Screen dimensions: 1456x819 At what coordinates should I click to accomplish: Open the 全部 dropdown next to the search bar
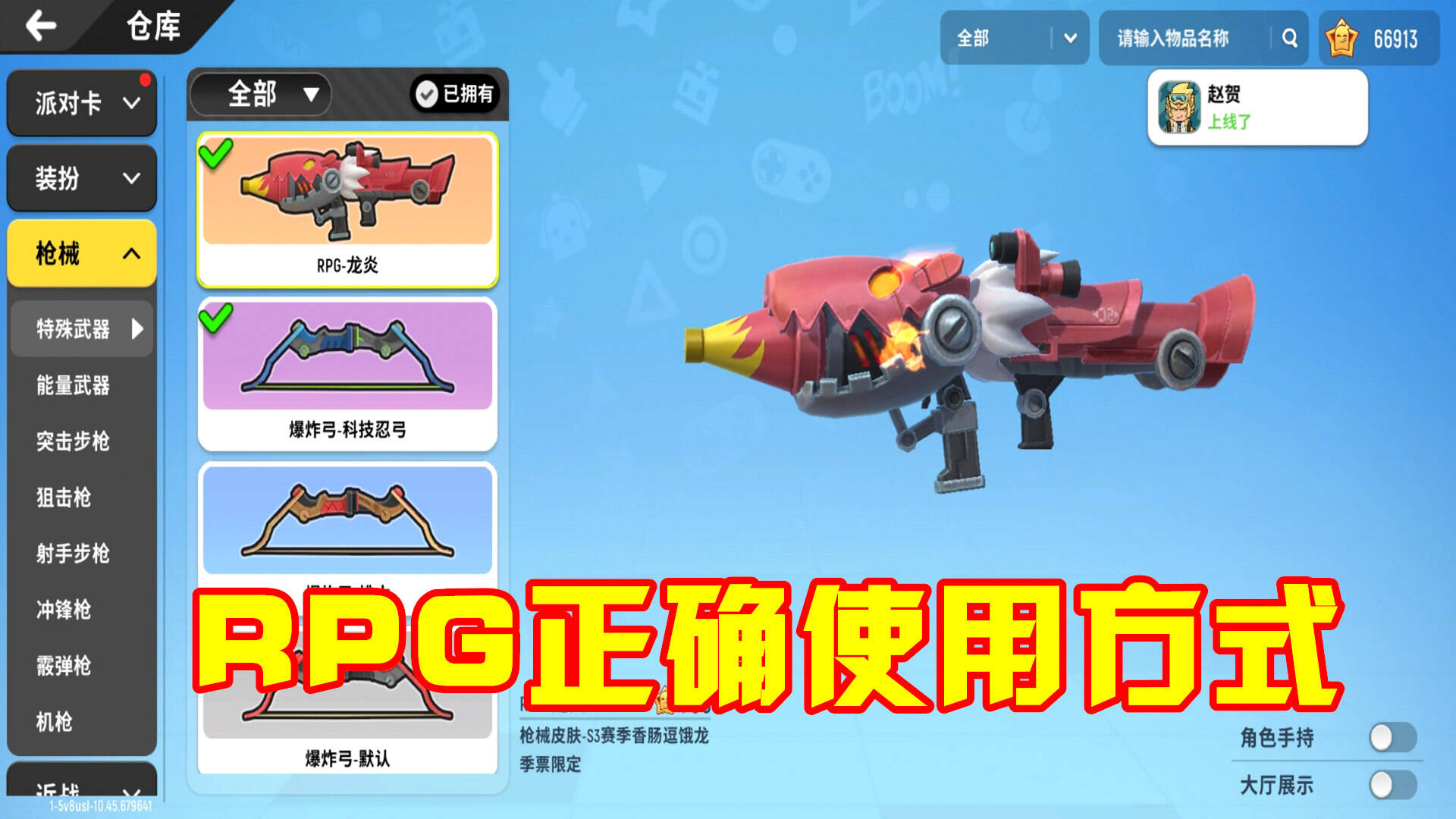[x=1015, y=38]
